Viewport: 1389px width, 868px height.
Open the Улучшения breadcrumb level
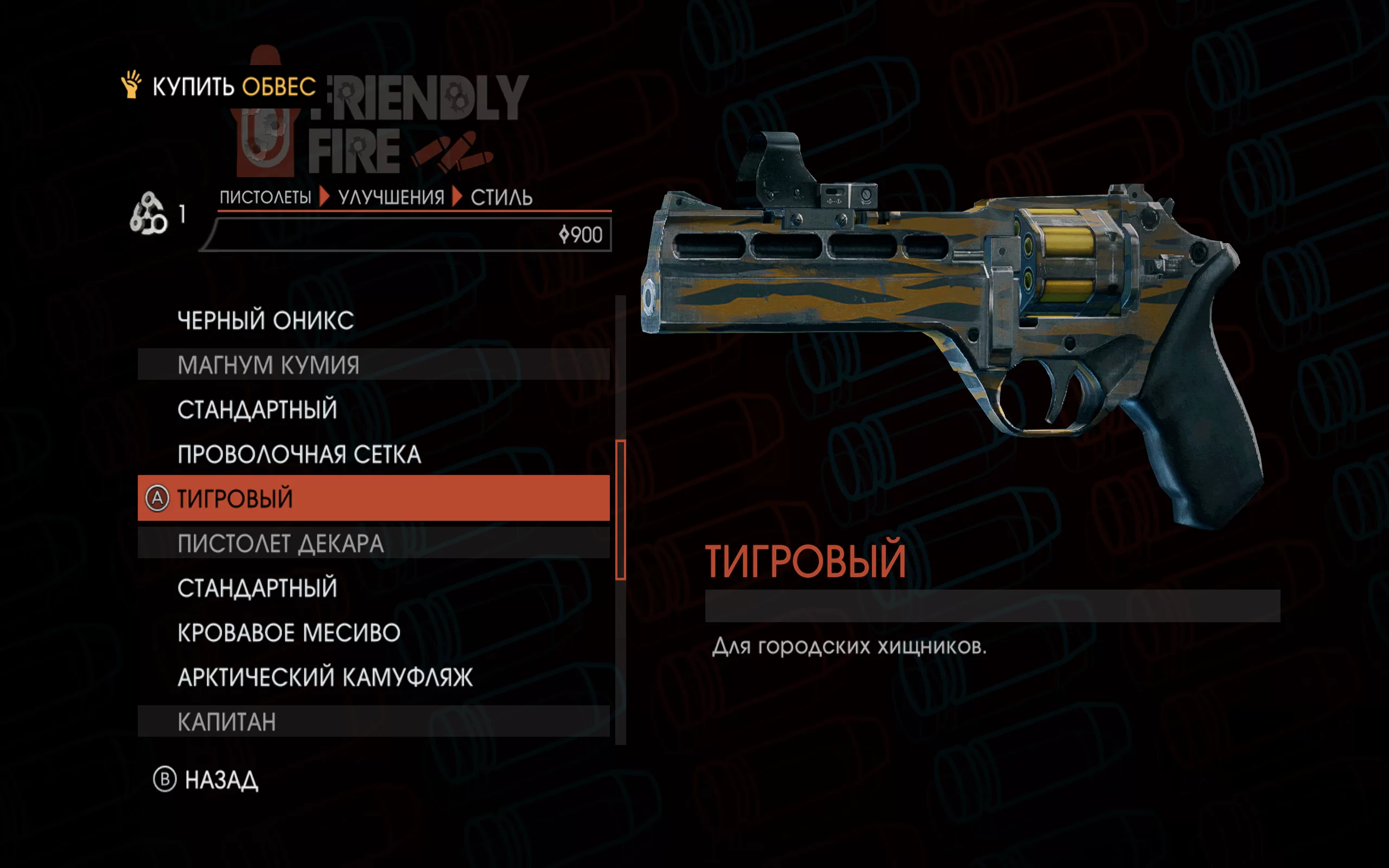click(x=391, y=197)
